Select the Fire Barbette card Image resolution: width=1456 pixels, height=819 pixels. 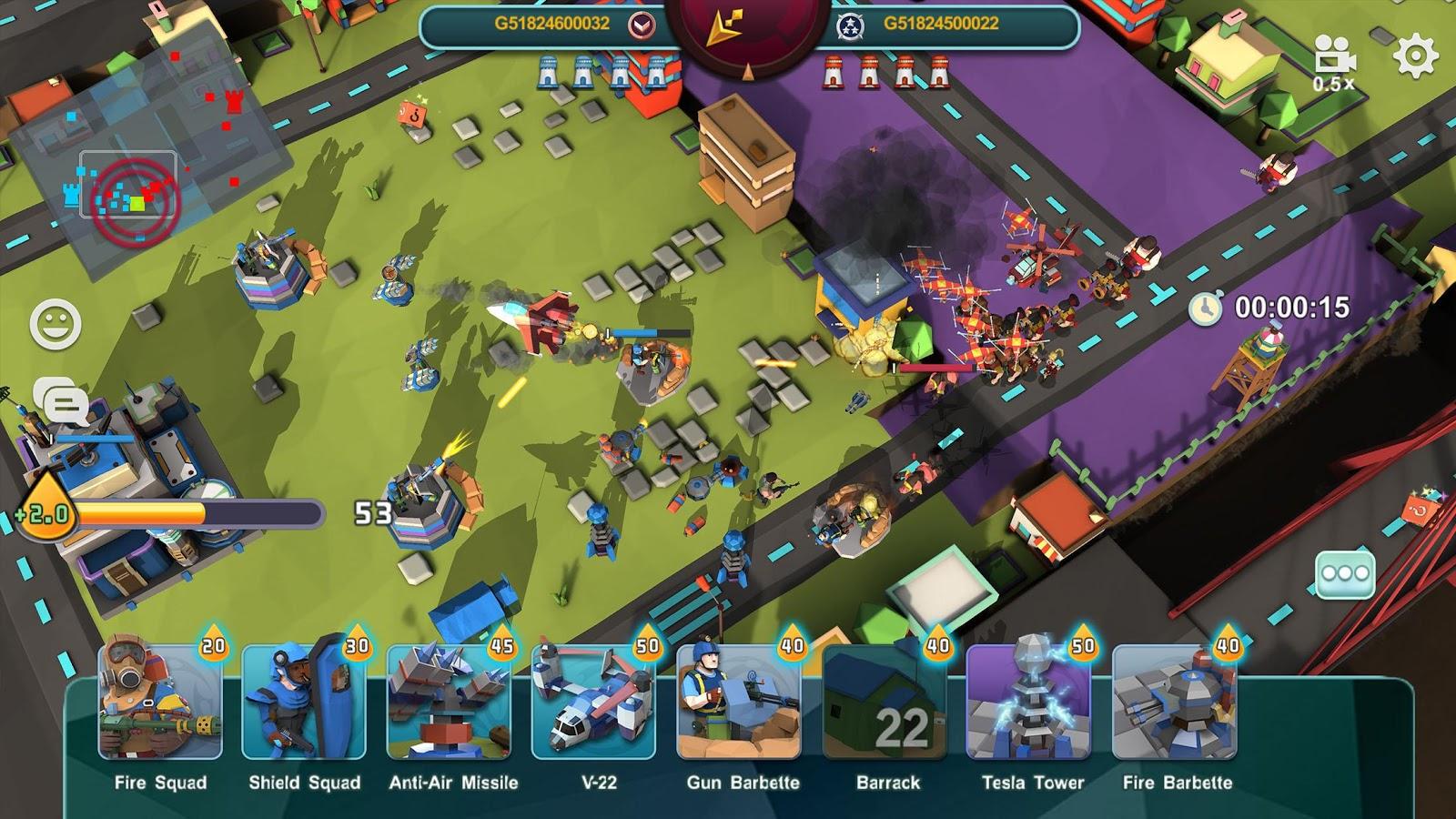point(1175,702)
